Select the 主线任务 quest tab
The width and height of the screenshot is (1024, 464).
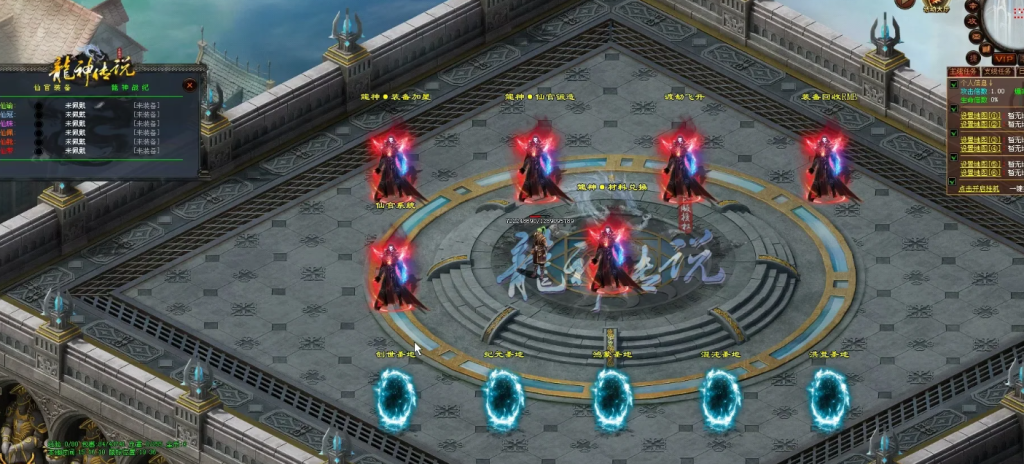click(x=963, y=72)
